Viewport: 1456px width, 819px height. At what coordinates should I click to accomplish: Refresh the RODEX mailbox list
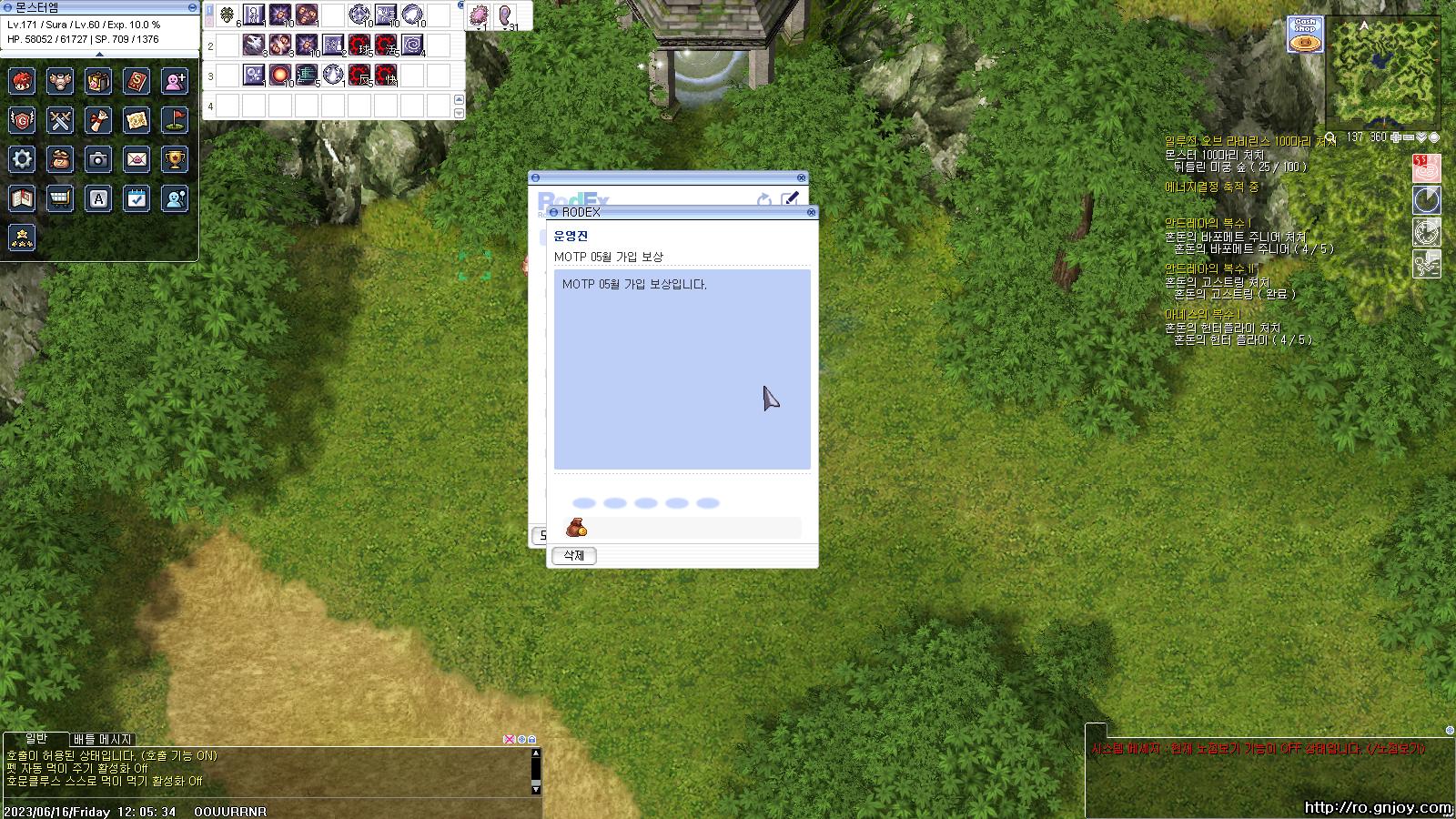pyautogui.click(x=764, y=199)
